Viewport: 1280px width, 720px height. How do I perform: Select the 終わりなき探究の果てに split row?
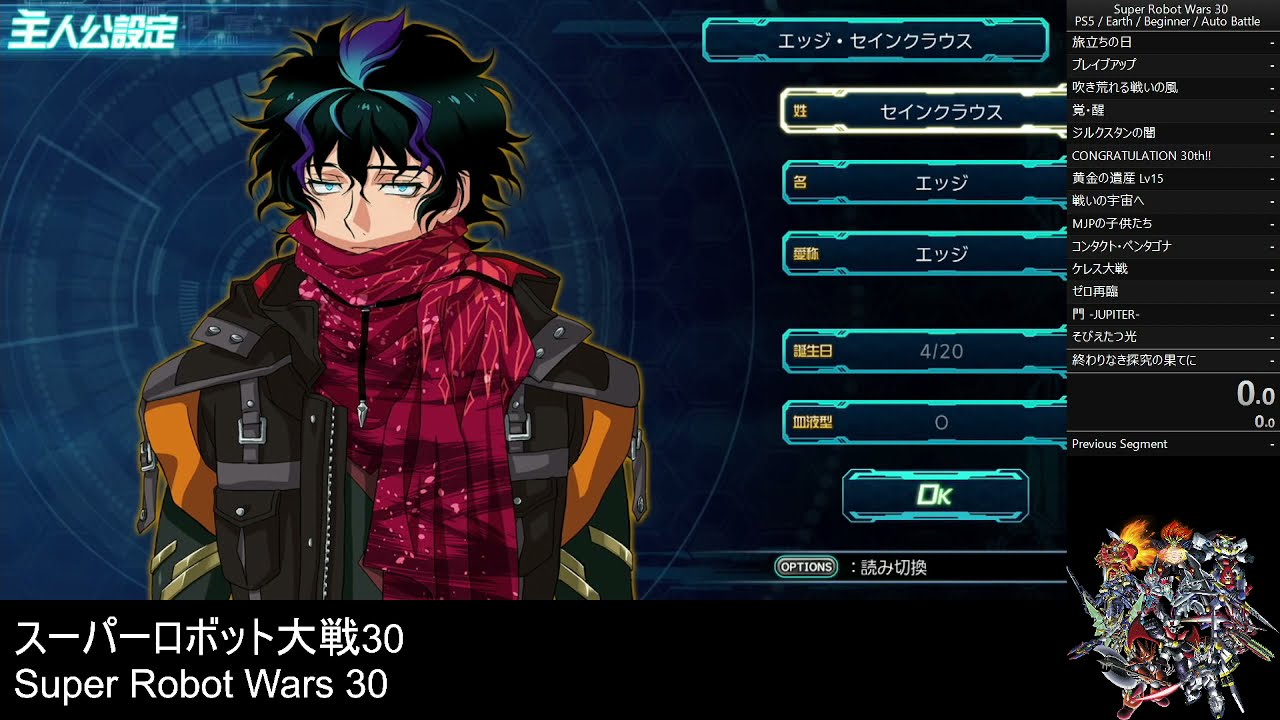(1172, 360)
